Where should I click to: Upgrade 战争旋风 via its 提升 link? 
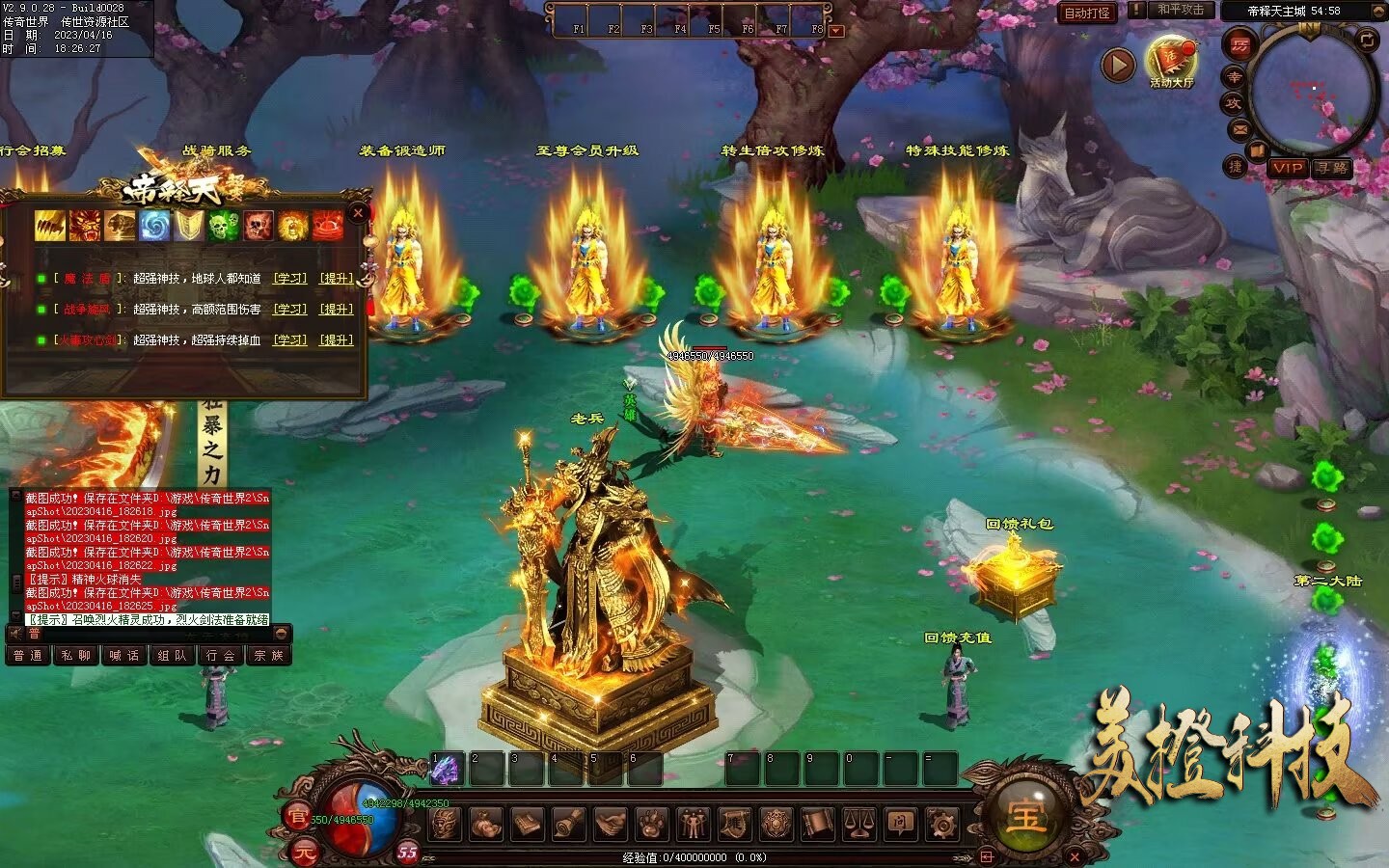point(337,310)
